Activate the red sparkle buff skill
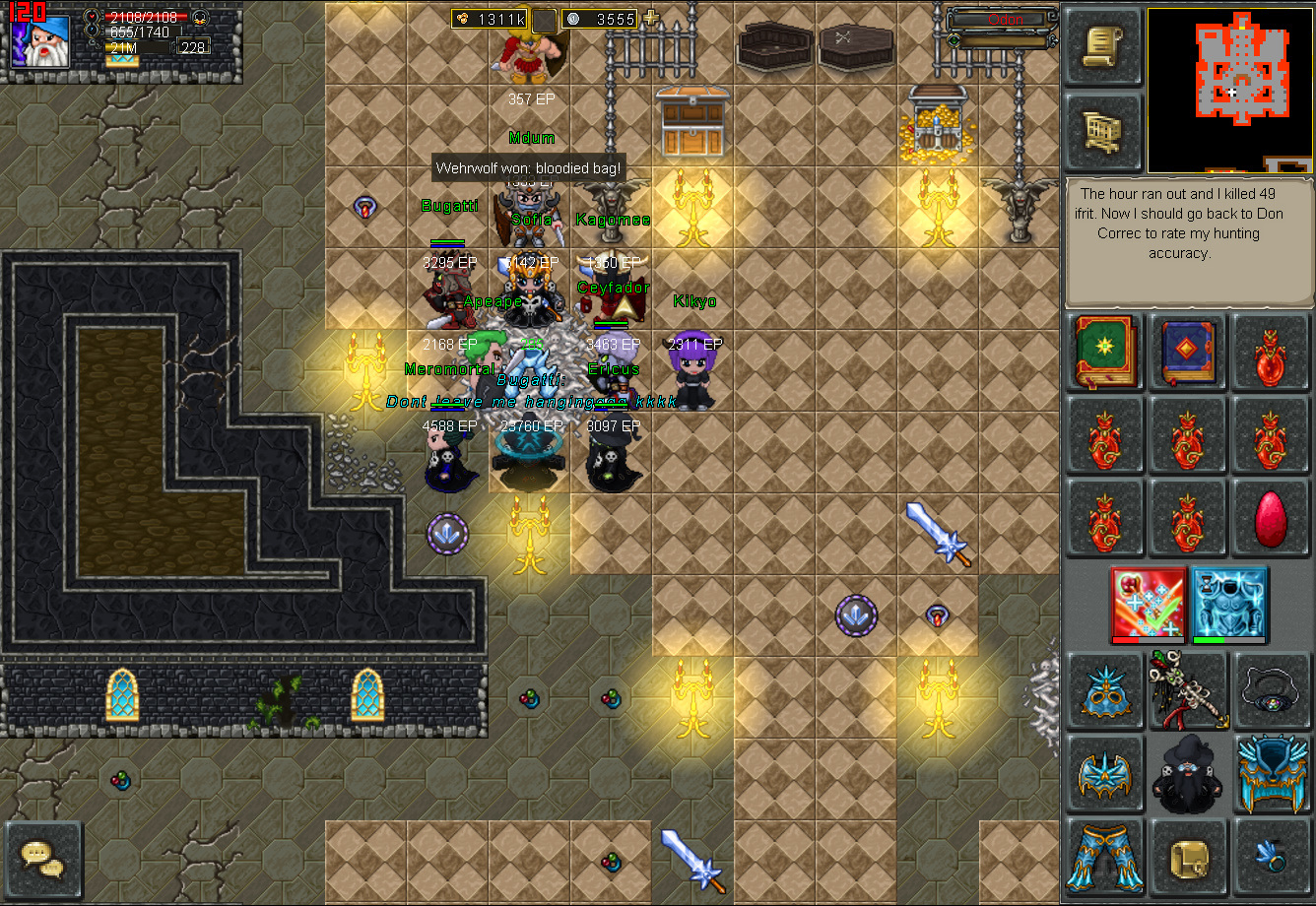 [x=1146, y=604]
